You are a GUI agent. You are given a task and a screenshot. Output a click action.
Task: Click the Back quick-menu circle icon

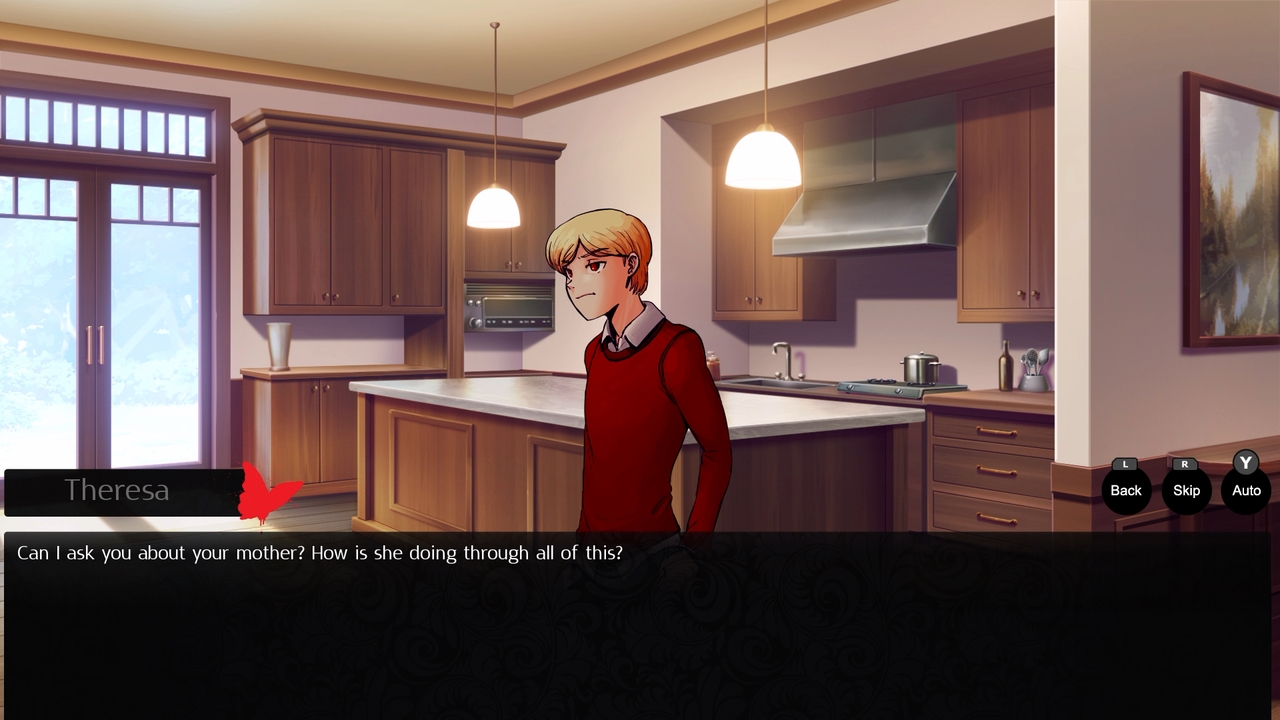[x=1125, y=490]
